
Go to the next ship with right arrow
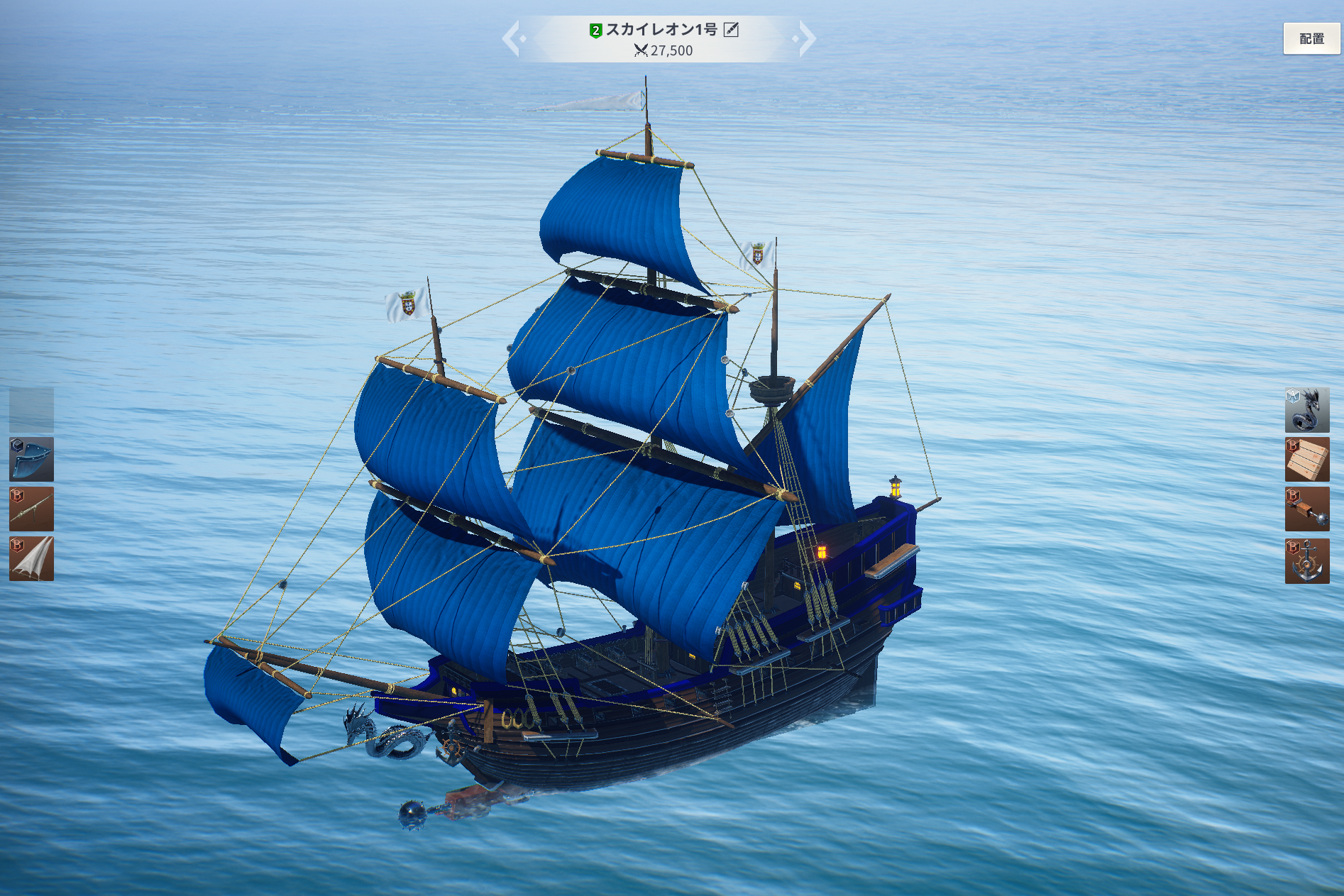(x=807, y=38)
